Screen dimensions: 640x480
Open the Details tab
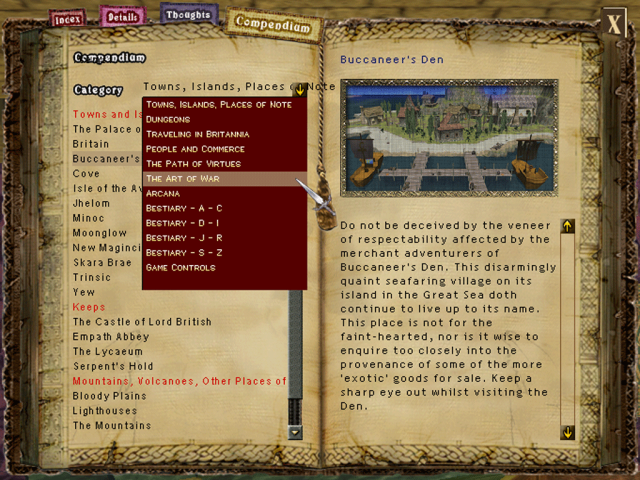(x=121, y=16)
